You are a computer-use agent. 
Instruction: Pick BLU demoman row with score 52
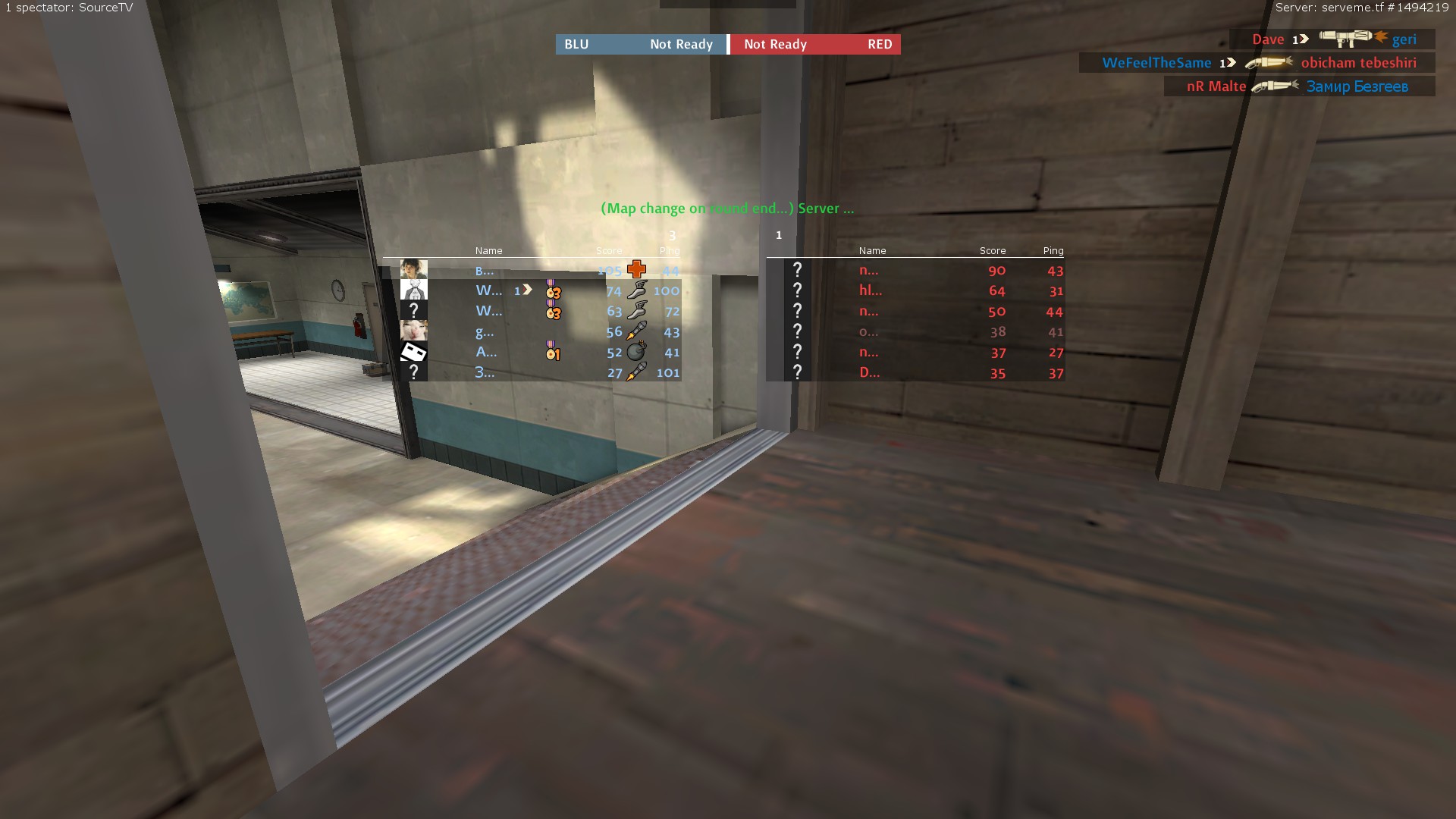pos(540,352)
